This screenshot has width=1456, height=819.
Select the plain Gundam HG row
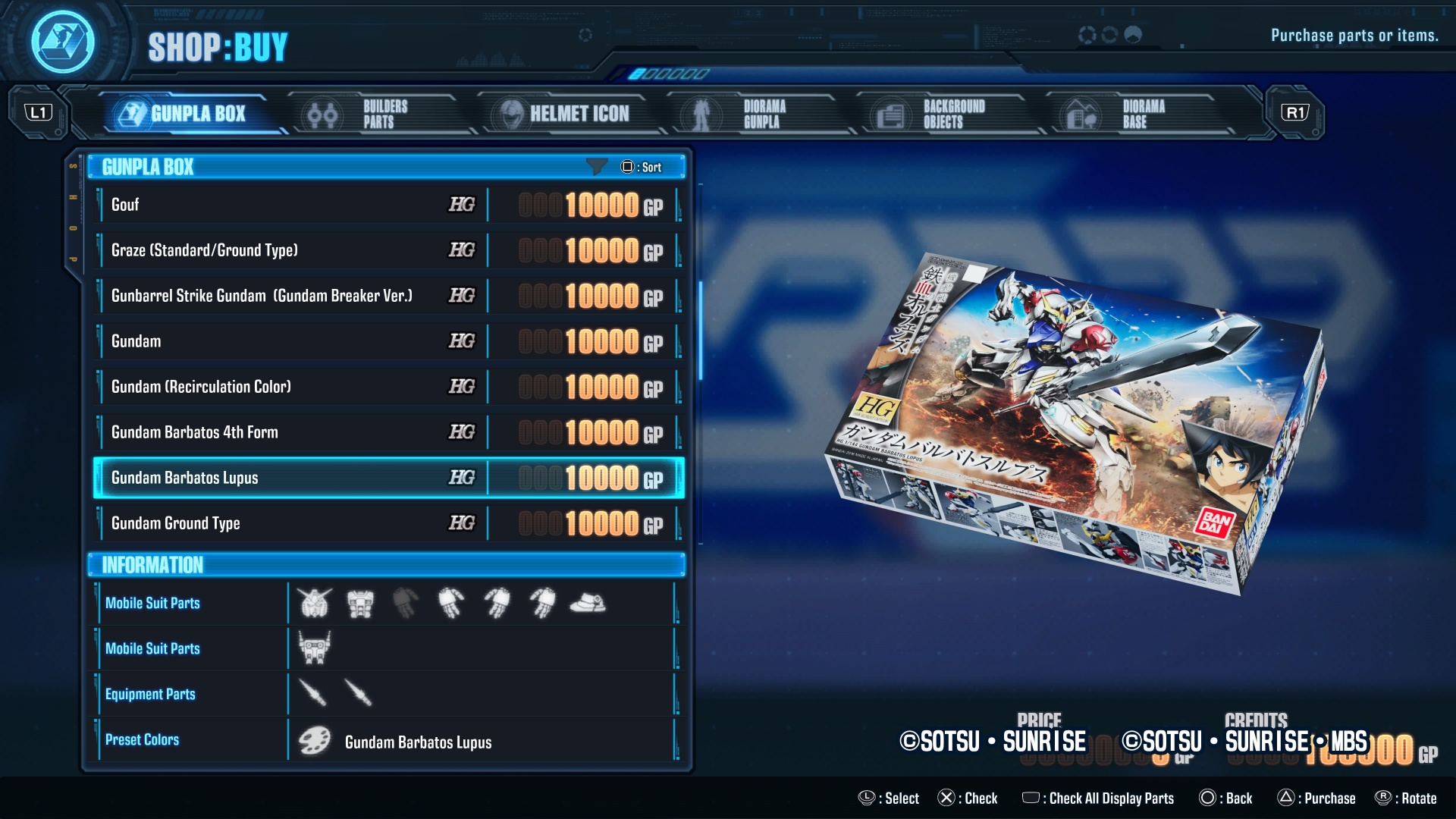coord(387,341)
